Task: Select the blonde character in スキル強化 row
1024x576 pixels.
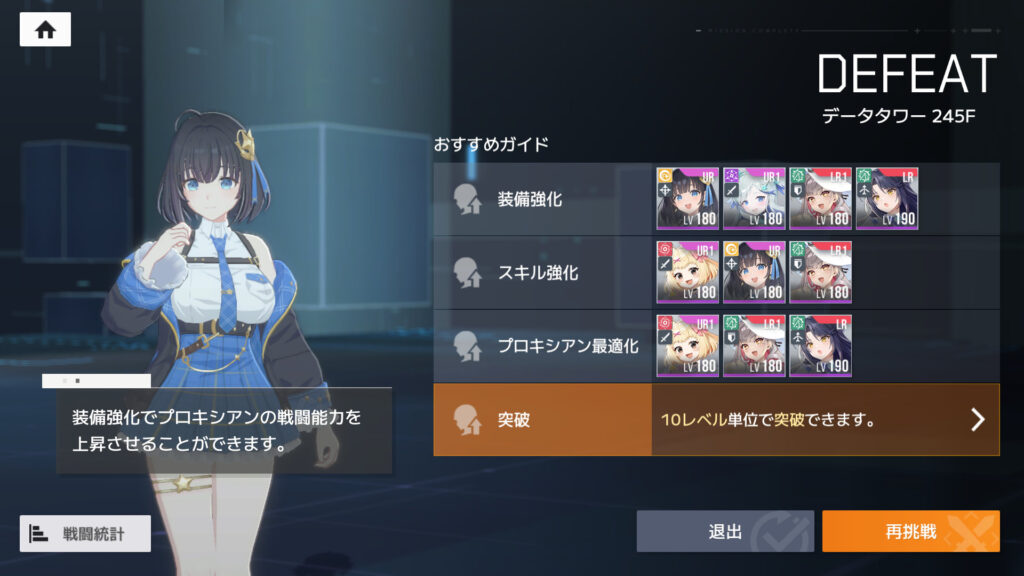Action: 687,272
